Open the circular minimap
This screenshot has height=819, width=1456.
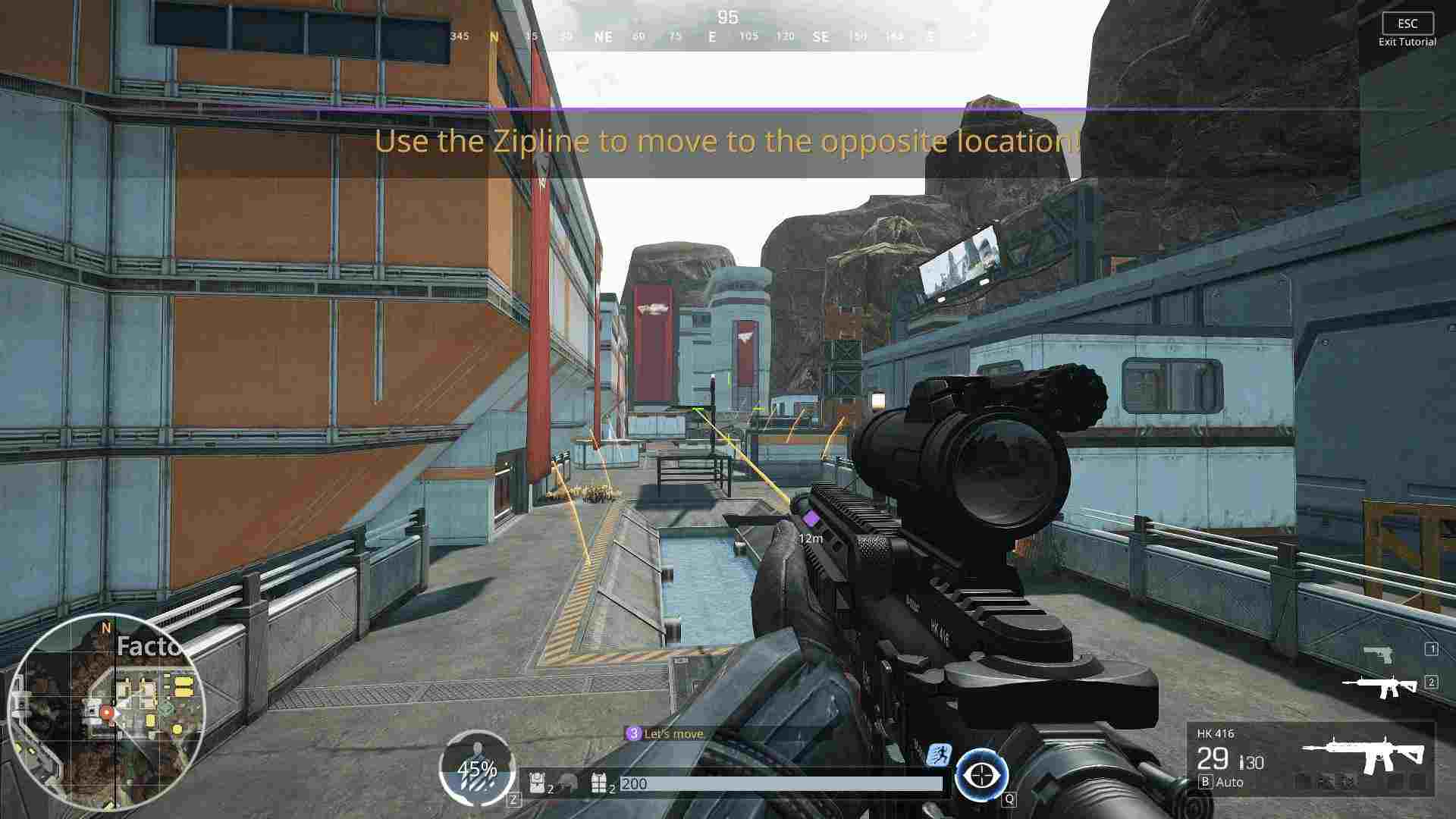tap(106, 711)
